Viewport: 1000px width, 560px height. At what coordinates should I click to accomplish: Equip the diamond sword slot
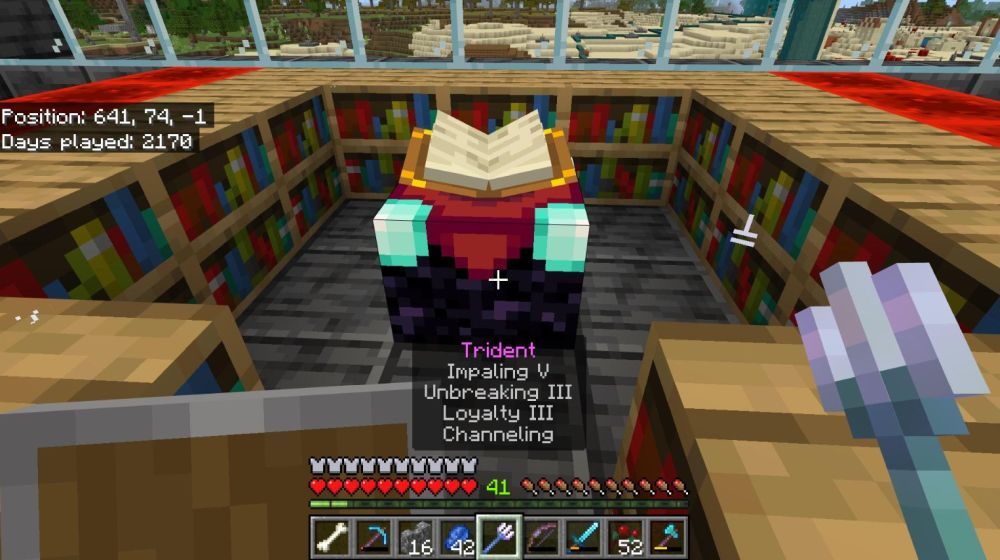click(x=584, y=537)
